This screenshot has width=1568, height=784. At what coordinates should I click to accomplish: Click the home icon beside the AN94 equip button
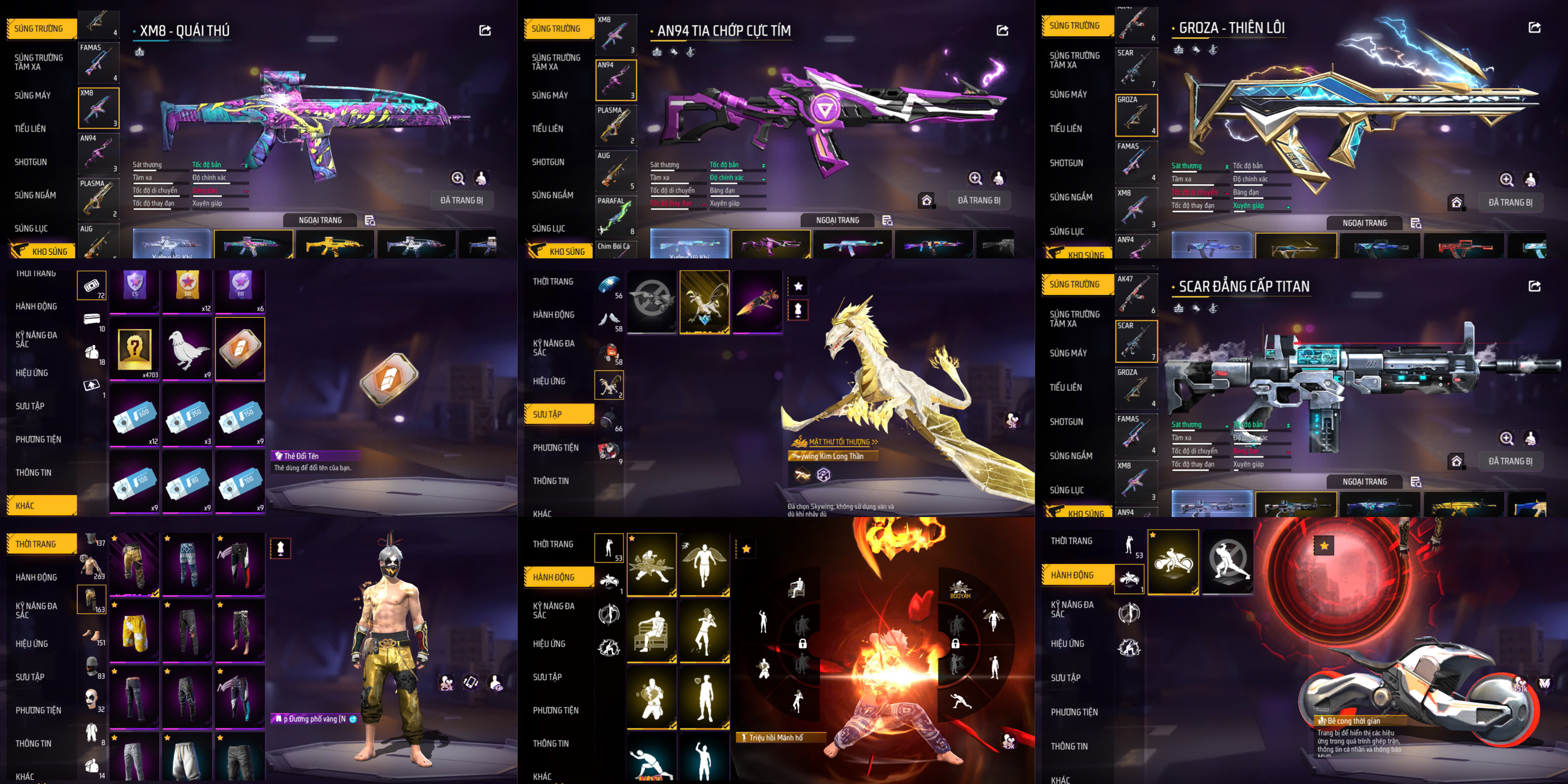click(926, 200)
